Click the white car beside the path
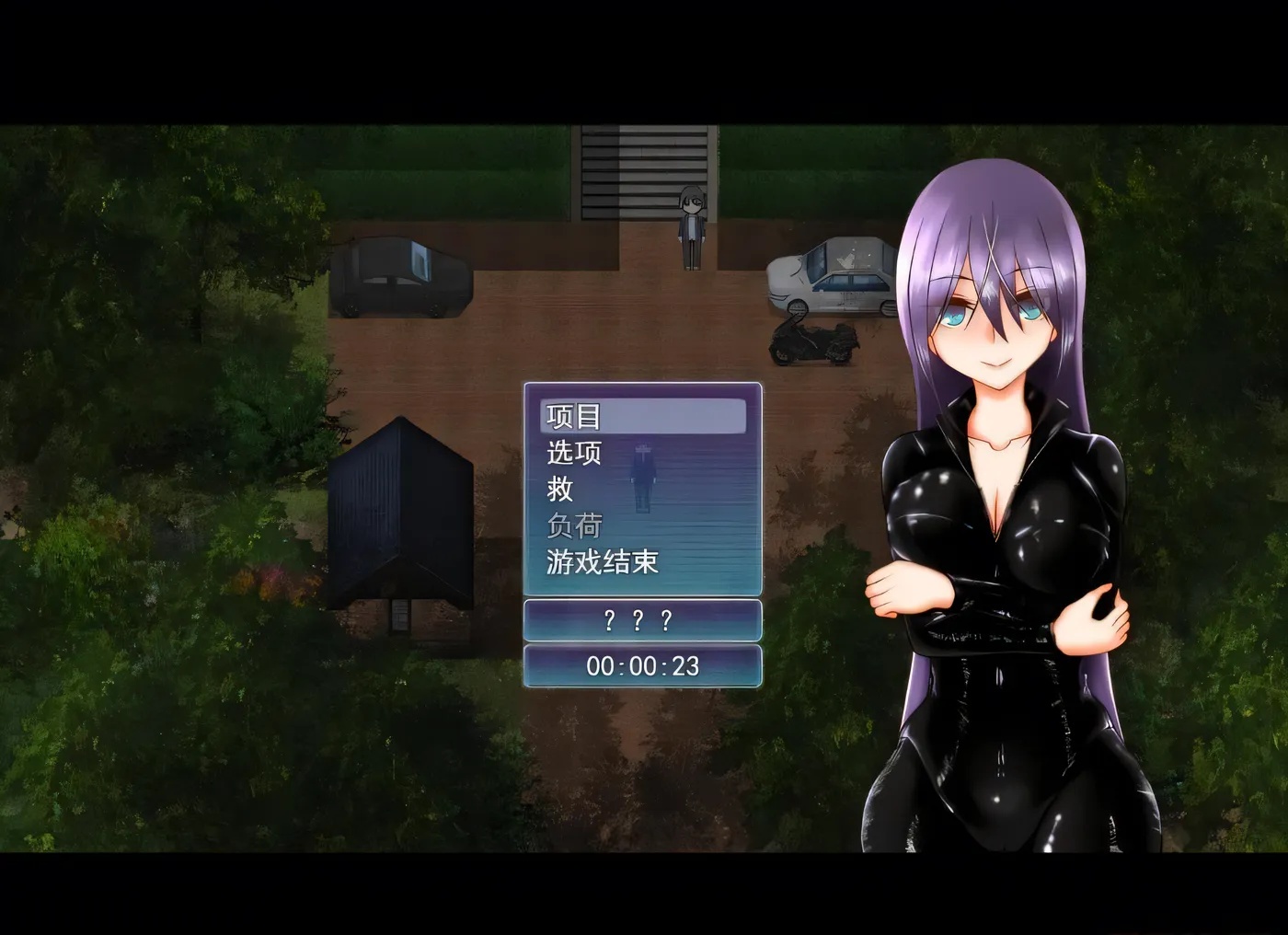Viewport: 1288px width, 935px height. point(829,276)
